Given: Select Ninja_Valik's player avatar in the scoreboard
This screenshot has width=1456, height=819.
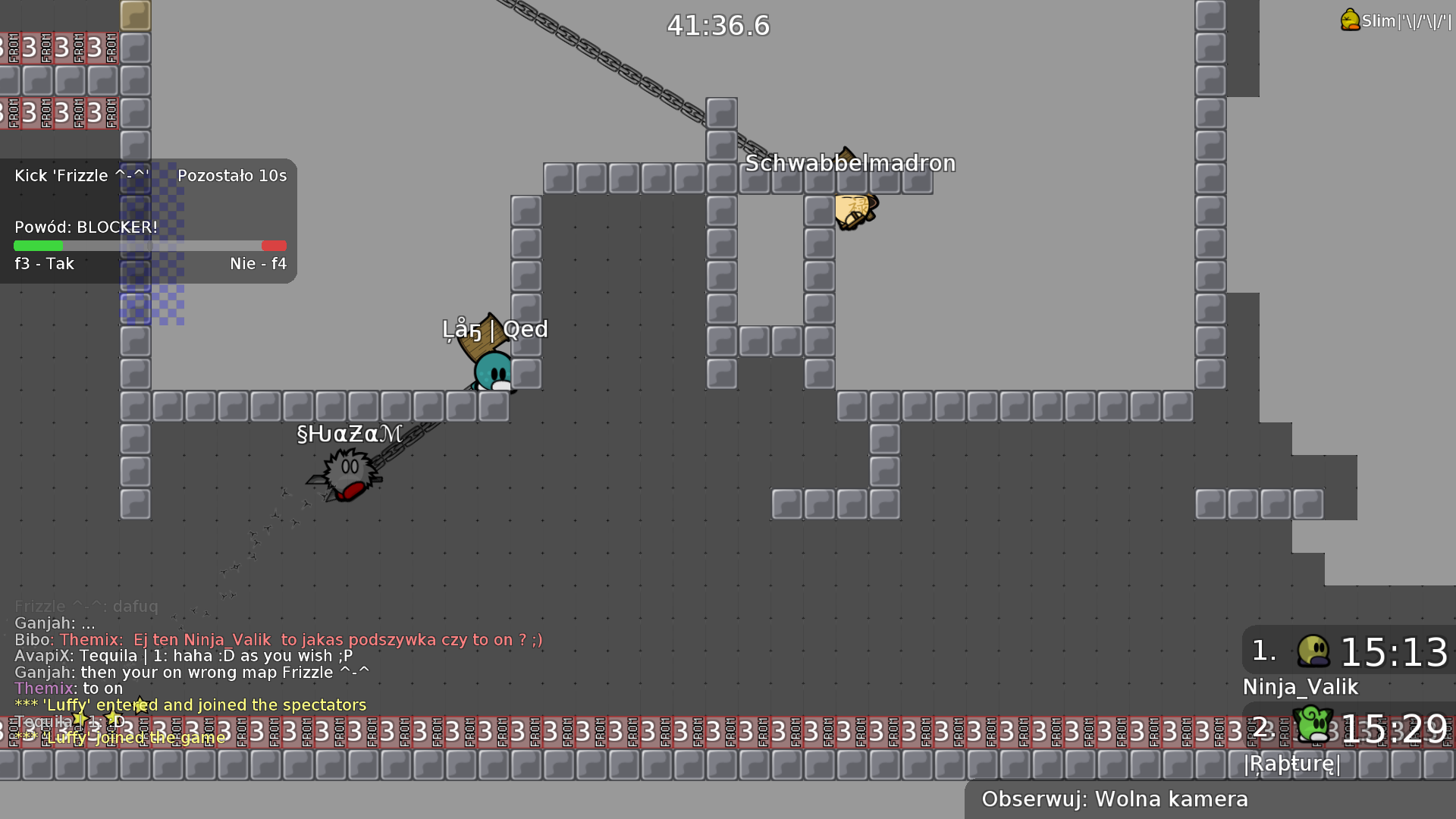Looking at the screenshot, I should tap(1313, 651).
